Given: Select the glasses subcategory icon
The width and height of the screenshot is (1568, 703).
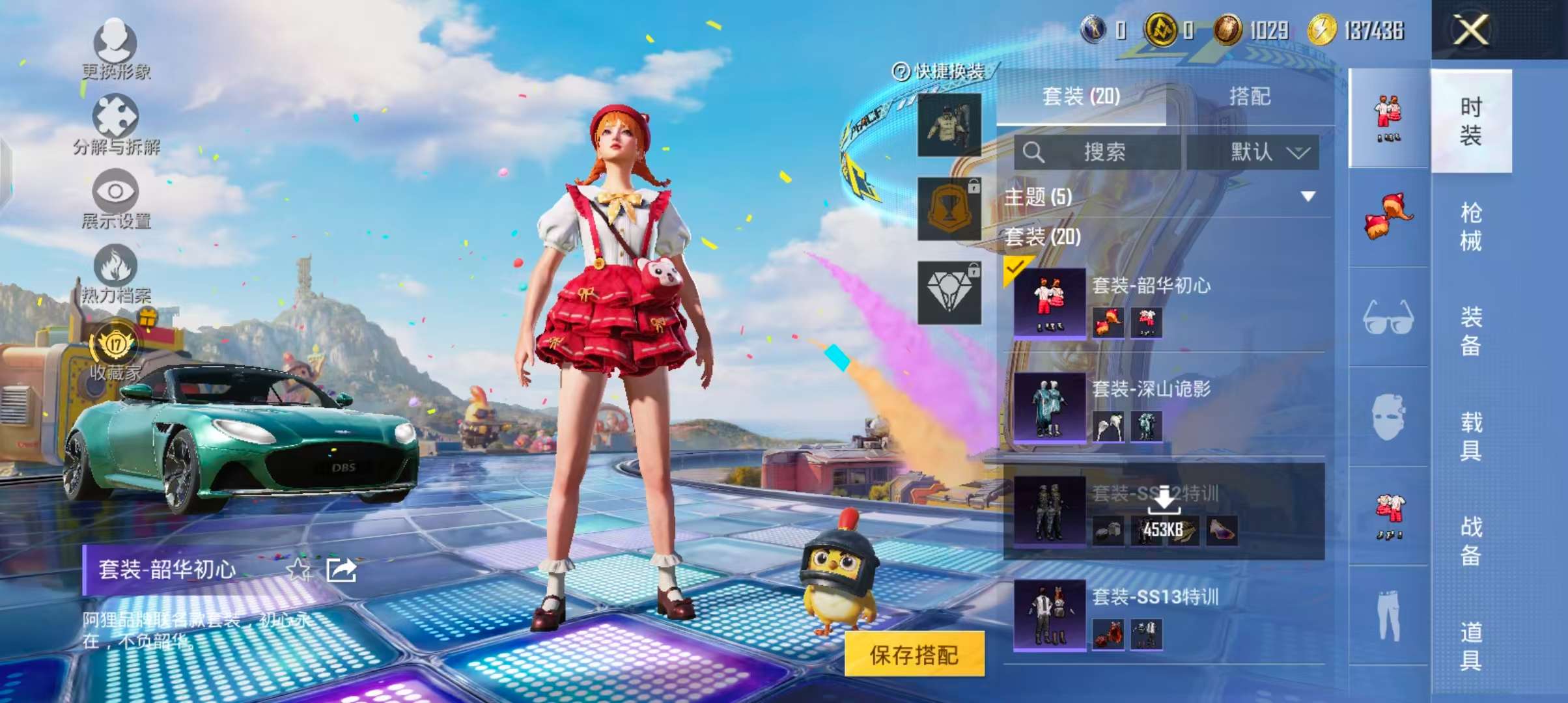Looking at the screenshot, I should click(x=1388, y=318).
